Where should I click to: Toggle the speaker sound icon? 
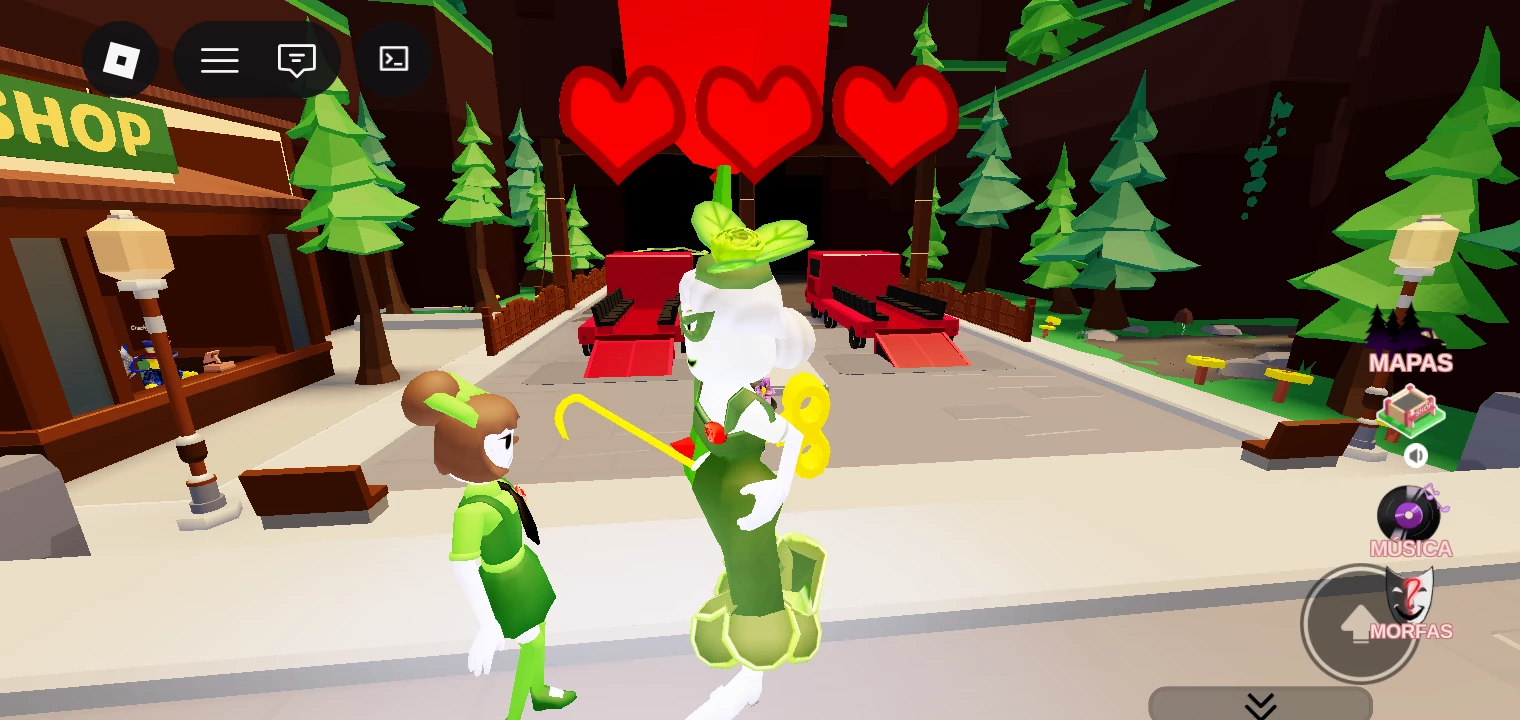(1415, 457)
